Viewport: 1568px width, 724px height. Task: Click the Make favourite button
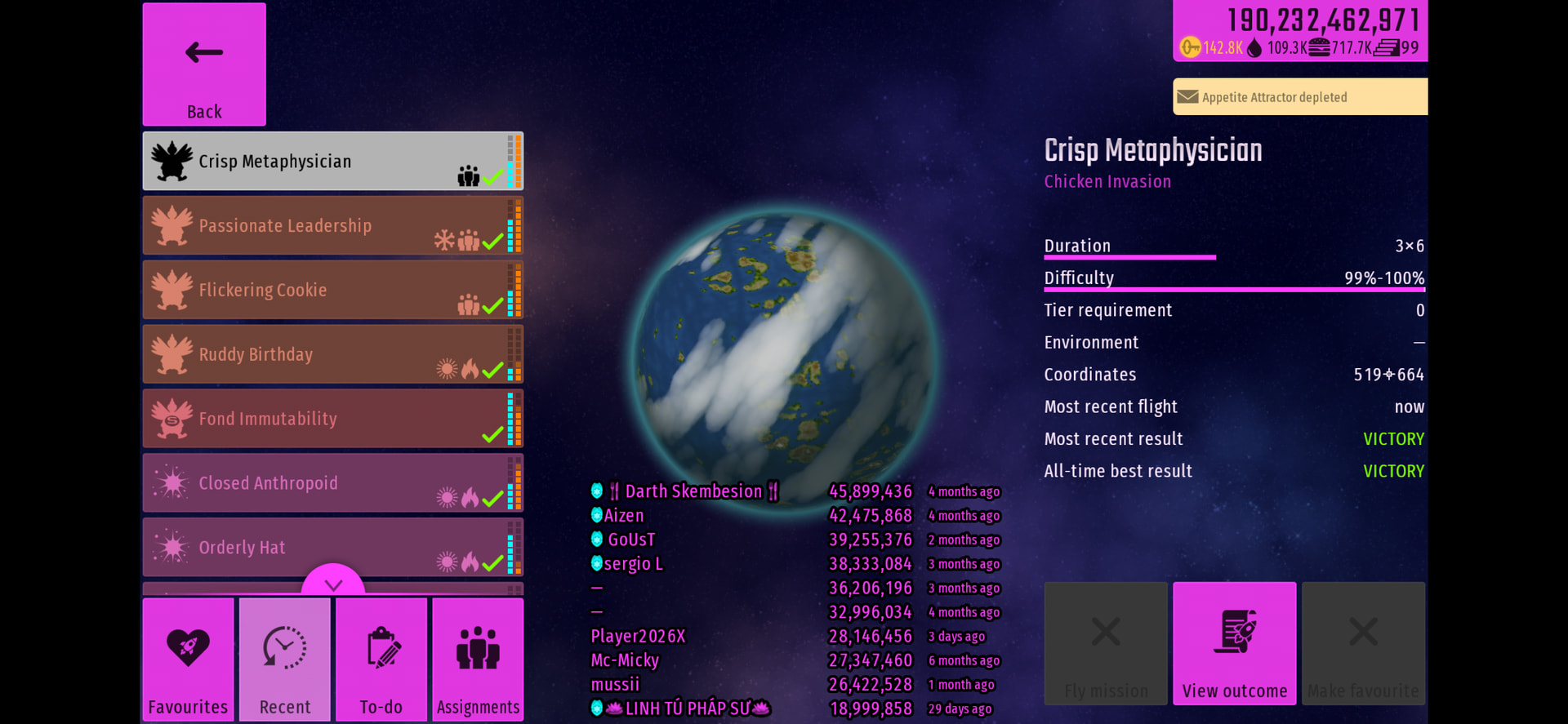1363,643
